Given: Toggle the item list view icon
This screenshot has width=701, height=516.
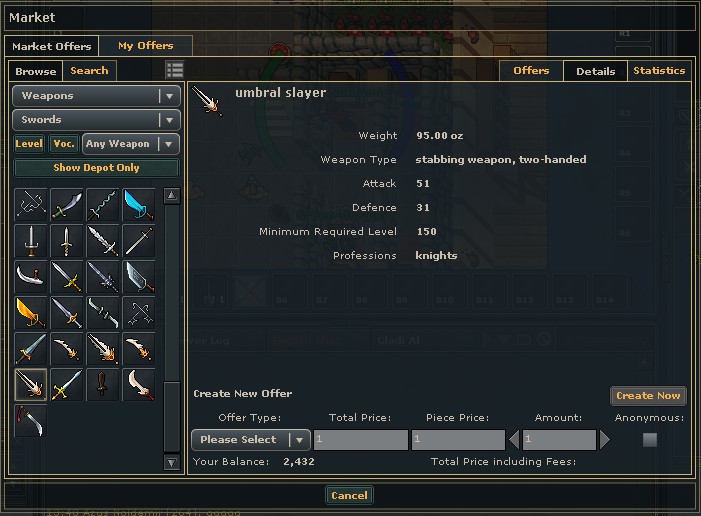Looking at the screenshot, I should point(175,70).
